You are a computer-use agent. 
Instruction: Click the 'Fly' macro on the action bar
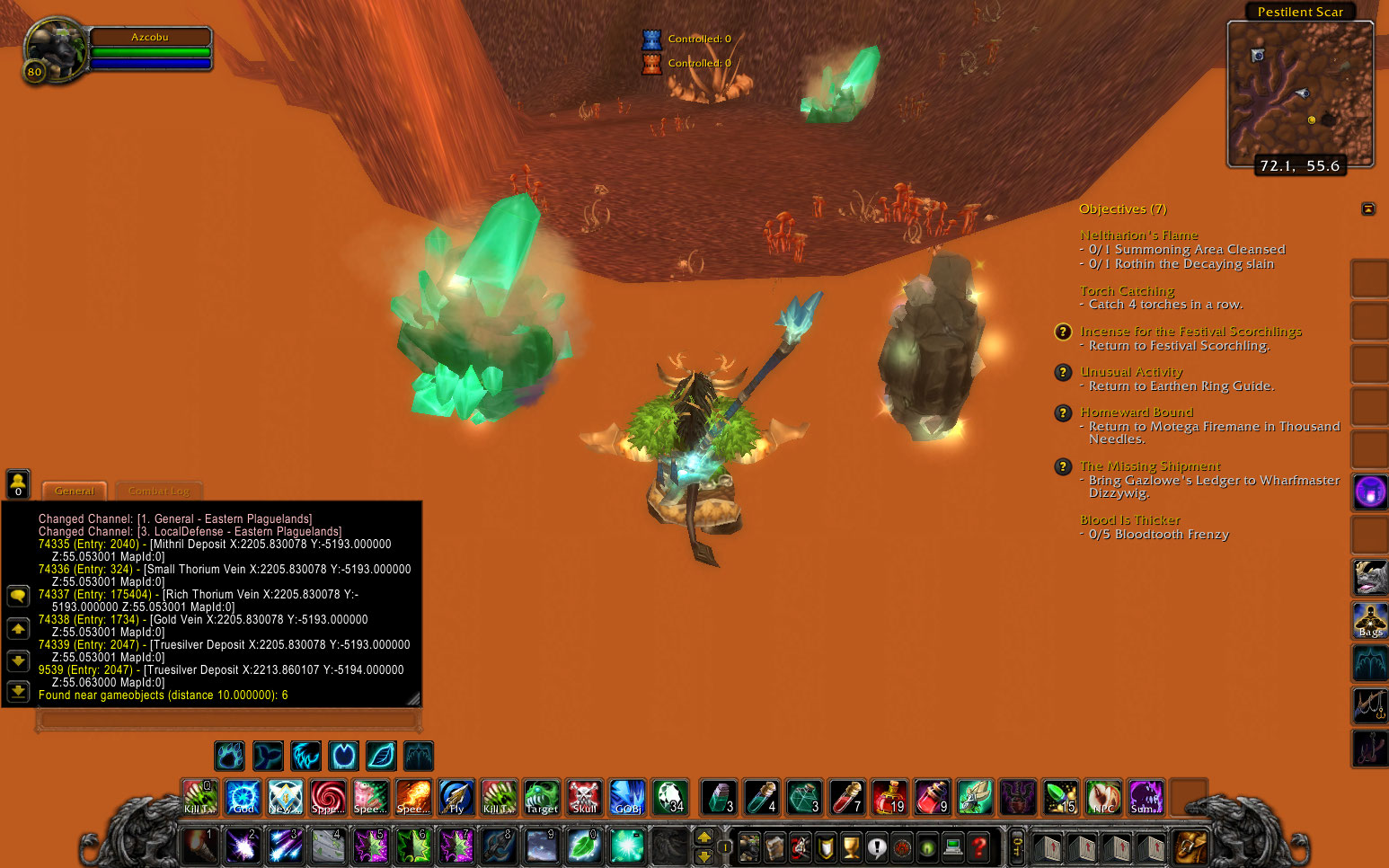click(456, 796)
